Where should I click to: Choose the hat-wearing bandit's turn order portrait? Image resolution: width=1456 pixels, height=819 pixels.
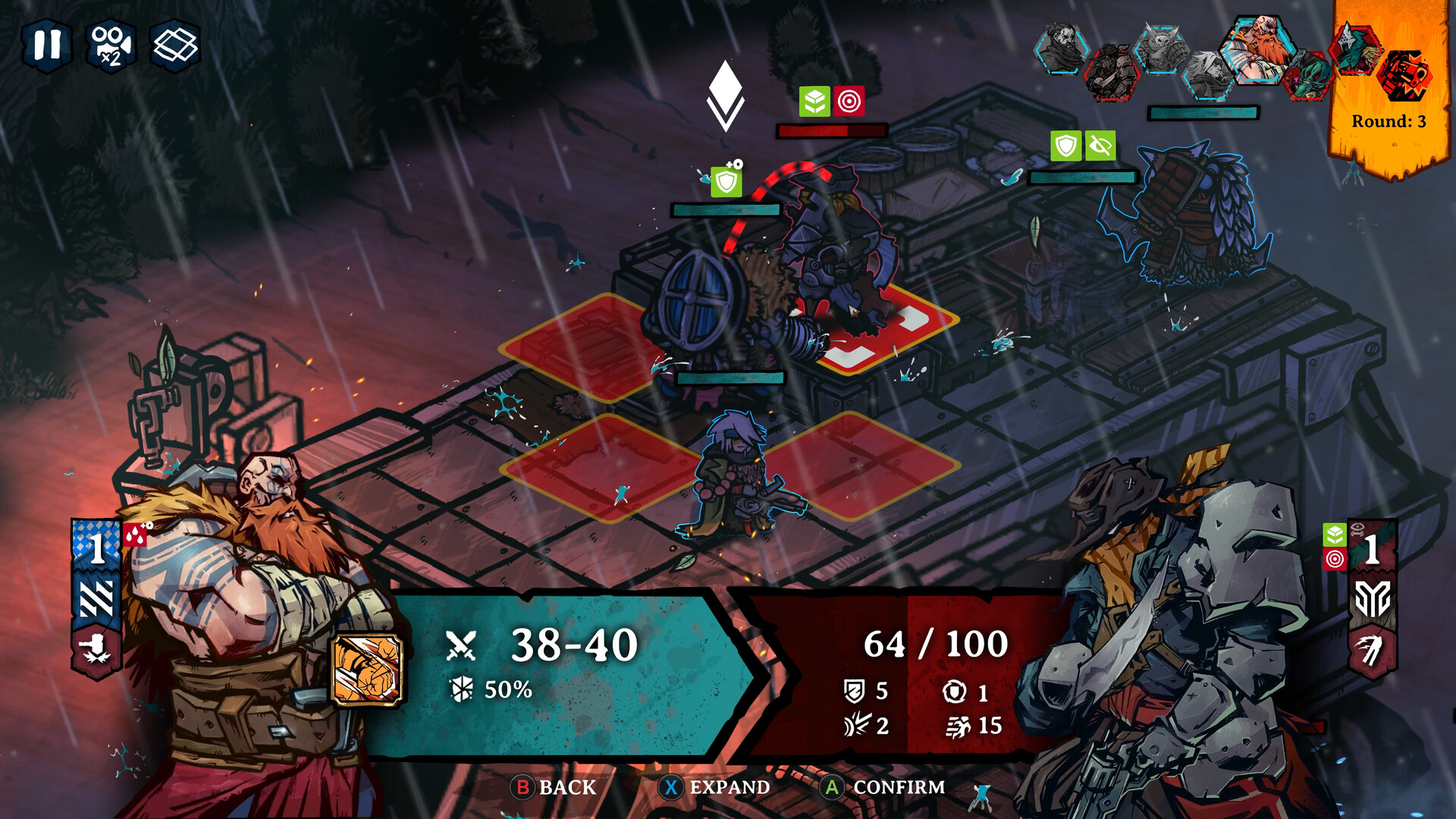pyautogui.click(x=1111, y=74)
